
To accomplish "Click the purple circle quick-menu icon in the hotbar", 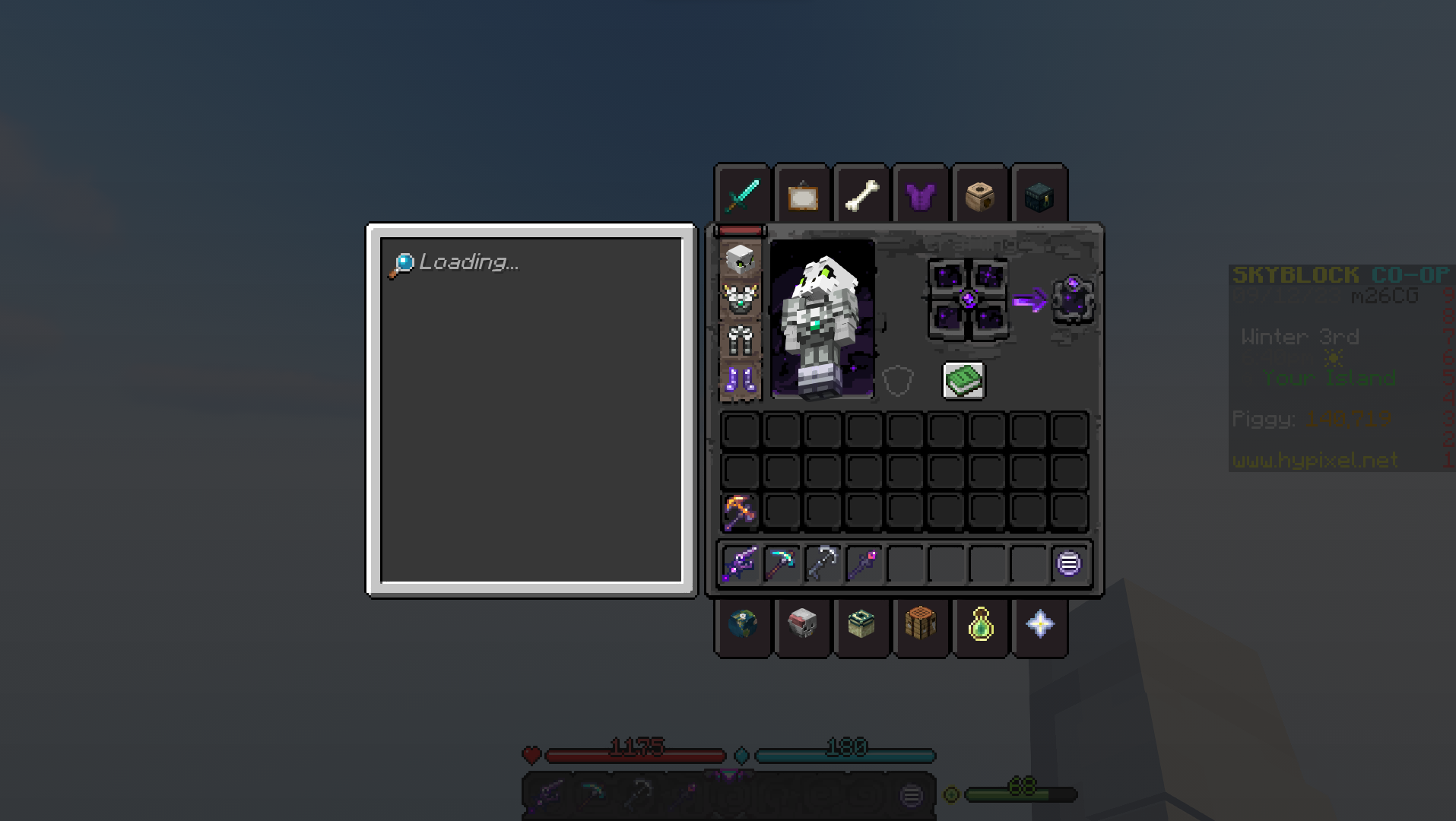I will 1070,563.
